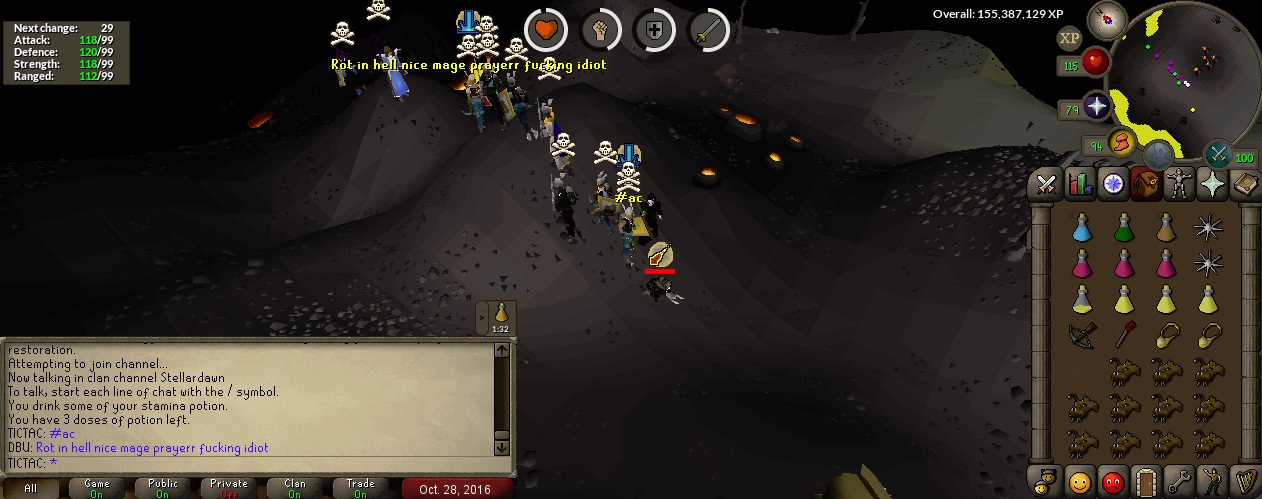Drink the green potion in the inventory

pyautogui.click(x=1124, y=229)
